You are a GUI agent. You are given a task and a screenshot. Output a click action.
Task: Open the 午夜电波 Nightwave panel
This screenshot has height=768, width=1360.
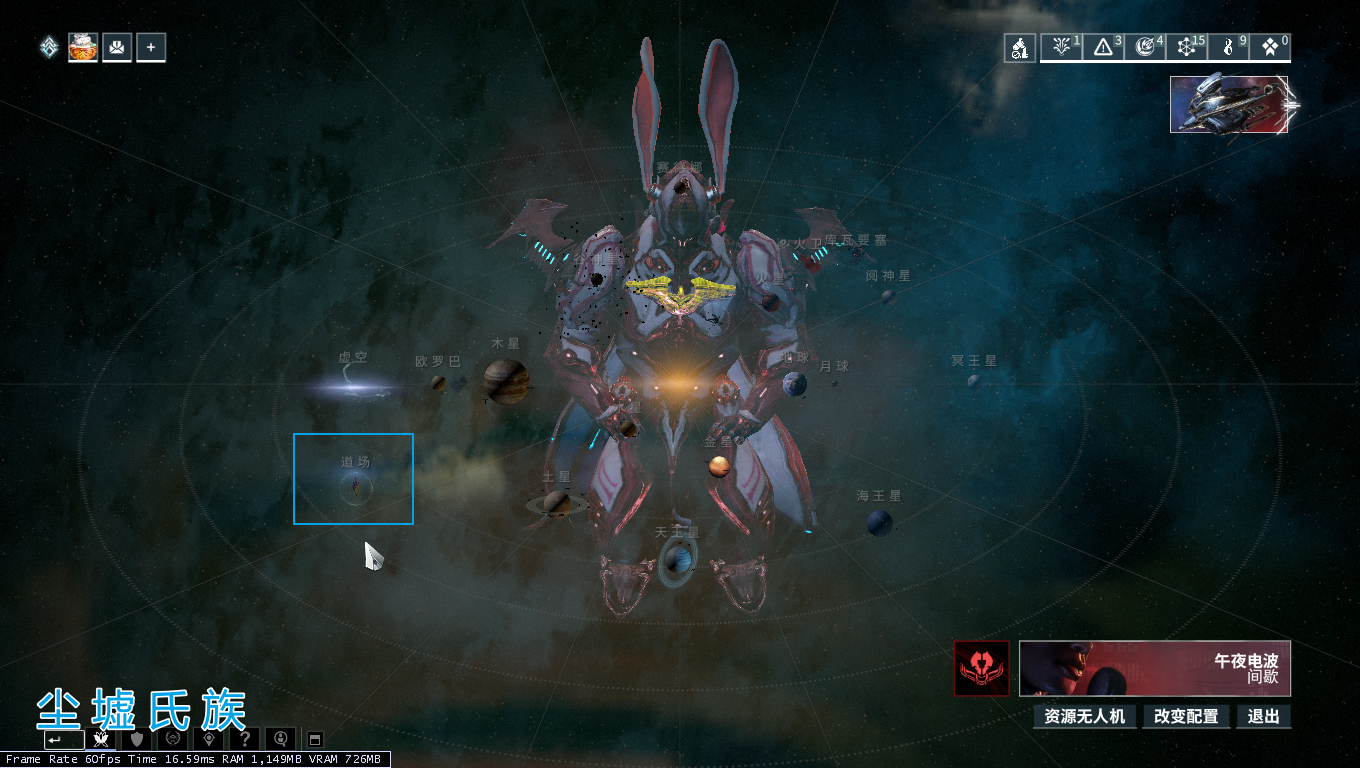(1155, 668)
